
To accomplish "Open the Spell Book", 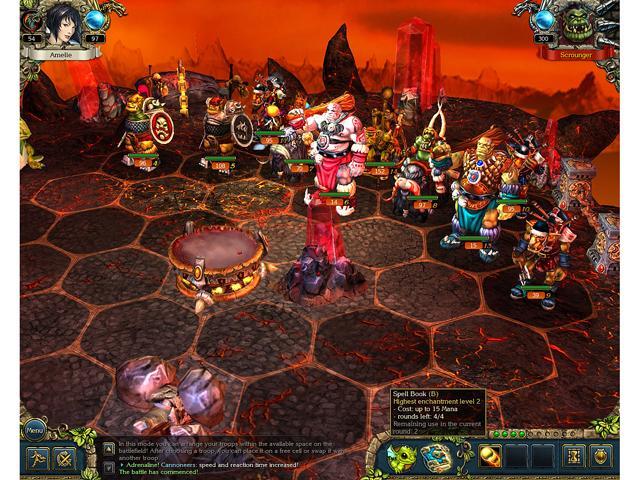I will point(436,457).
